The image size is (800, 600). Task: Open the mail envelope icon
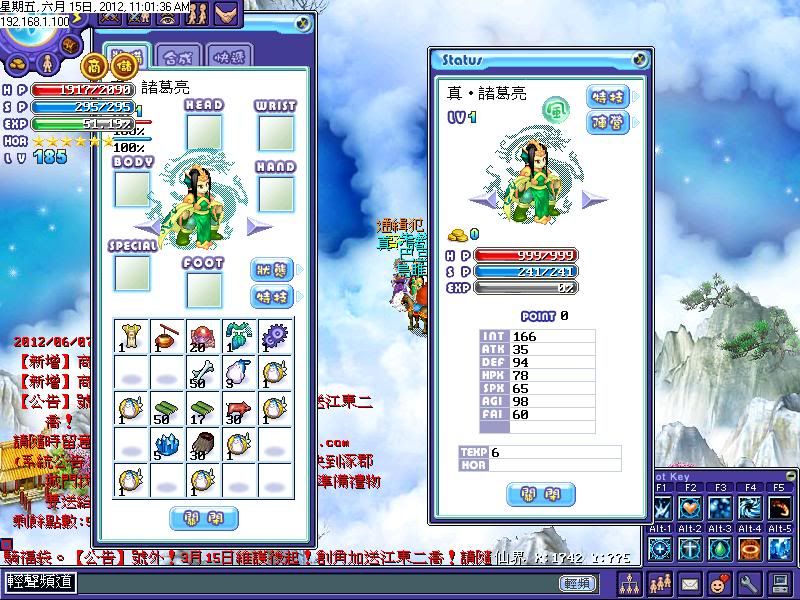pos(691,583)
